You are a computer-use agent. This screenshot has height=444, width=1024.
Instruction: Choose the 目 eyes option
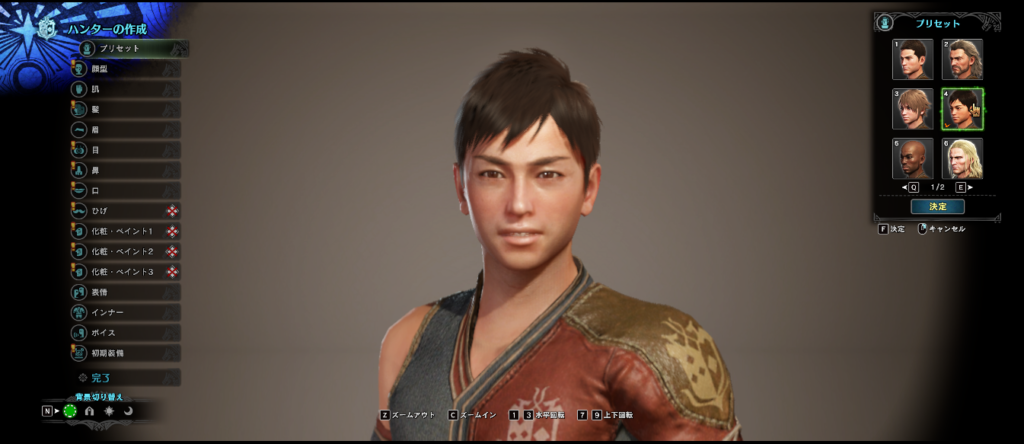125,149
